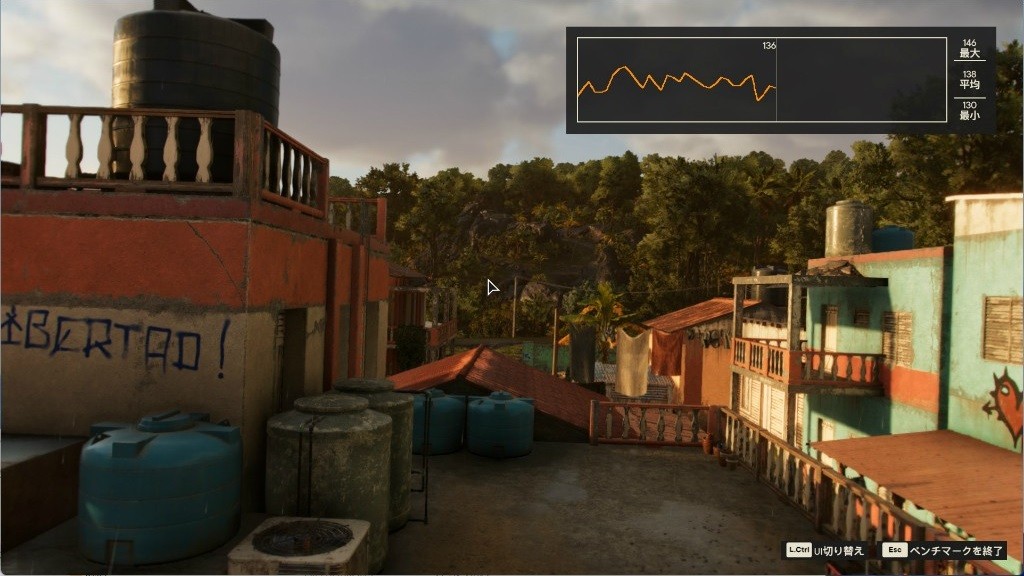Click the ベンチマークを終了 button

(x=941, y=550)
